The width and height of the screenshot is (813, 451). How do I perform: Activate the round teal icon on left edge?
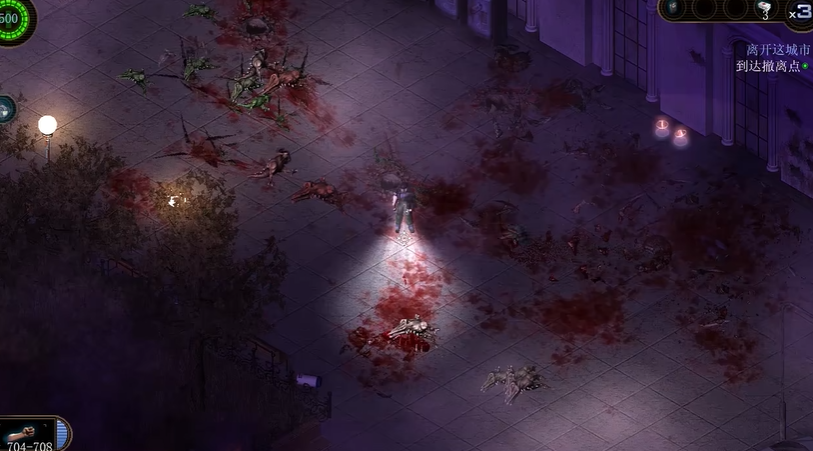click(5, 108)
